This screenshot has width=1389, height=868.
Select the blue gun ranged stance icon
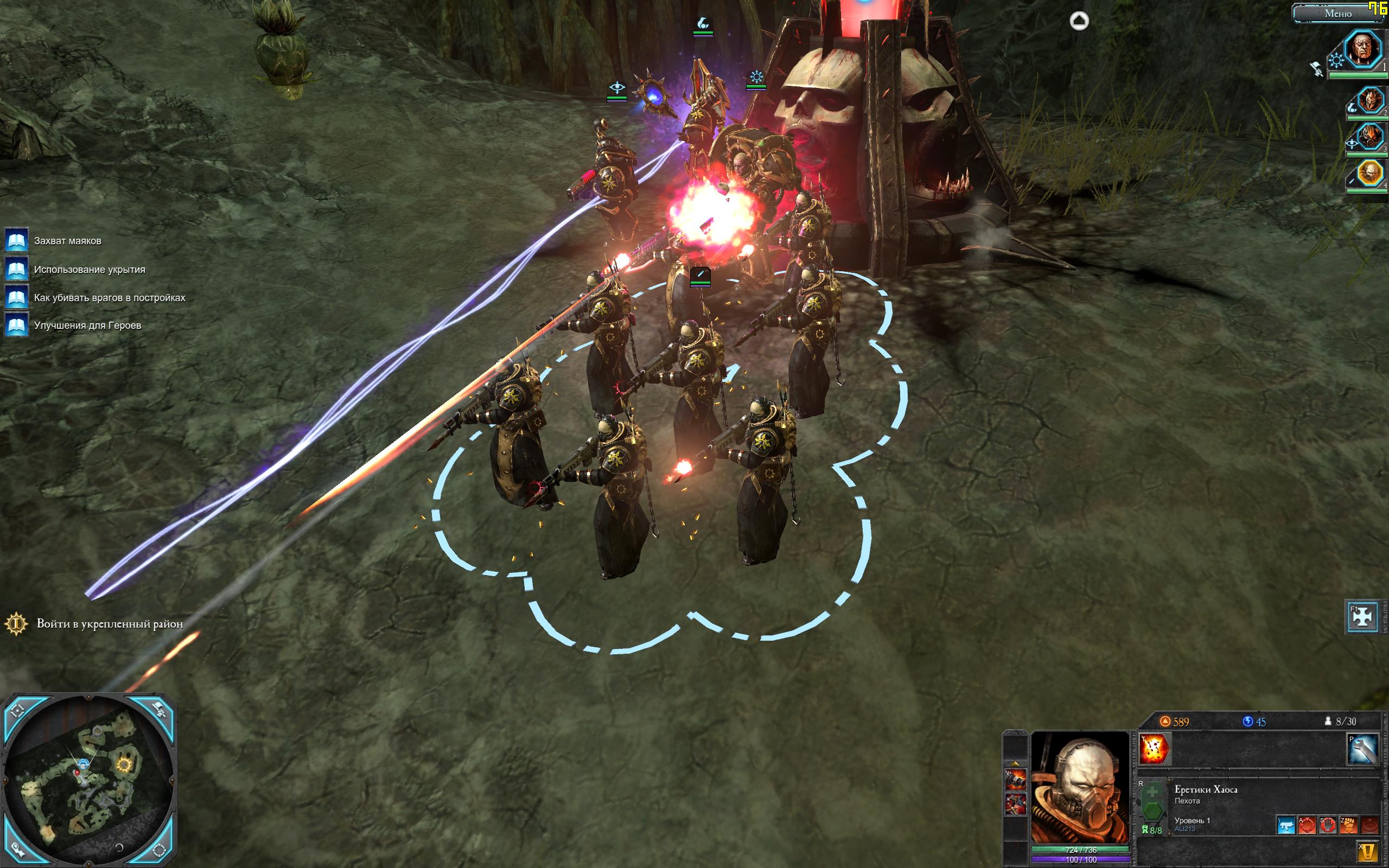point(1286,826)
